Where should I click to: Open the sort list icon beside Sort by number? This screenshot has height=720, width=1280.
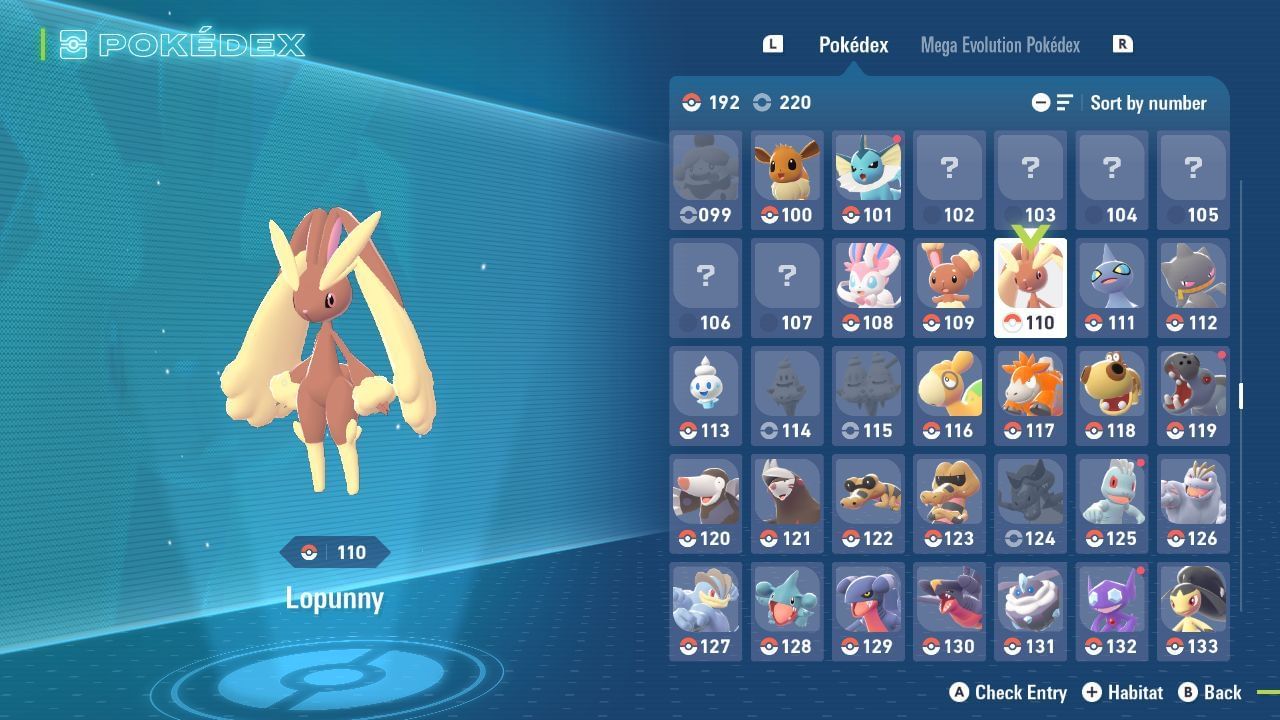(1063, 102)
